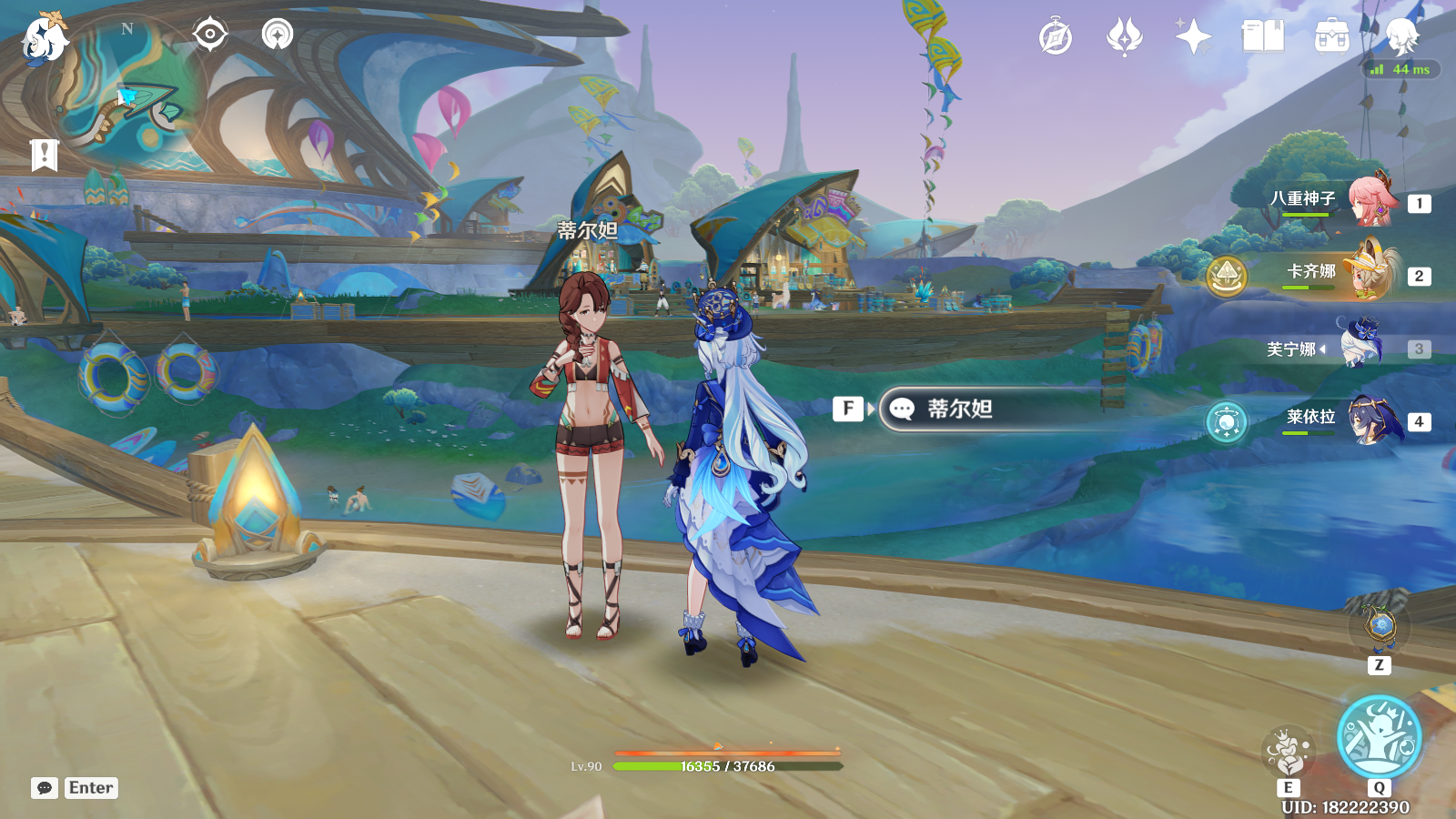Use the elemental skill icon

[1288, 753]
